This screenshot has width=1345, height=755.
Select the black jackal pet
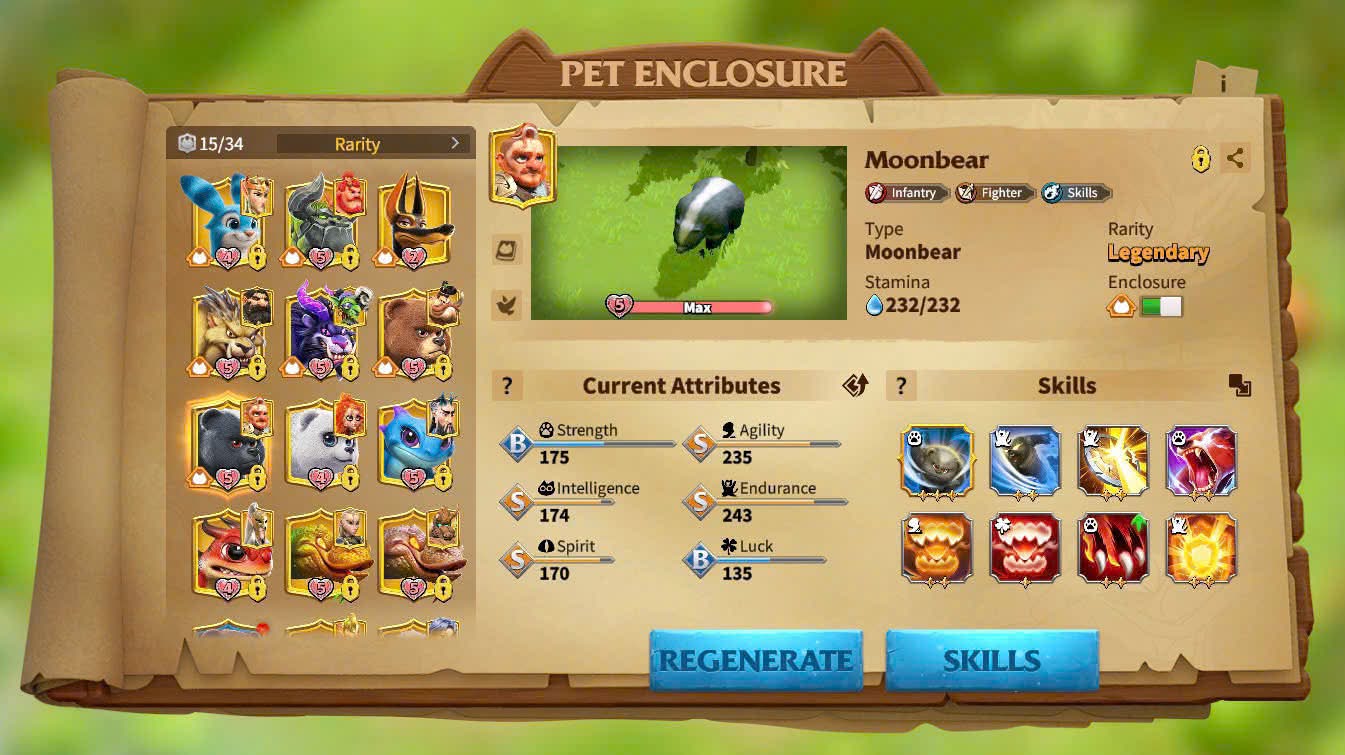click(x=411, y=222)
